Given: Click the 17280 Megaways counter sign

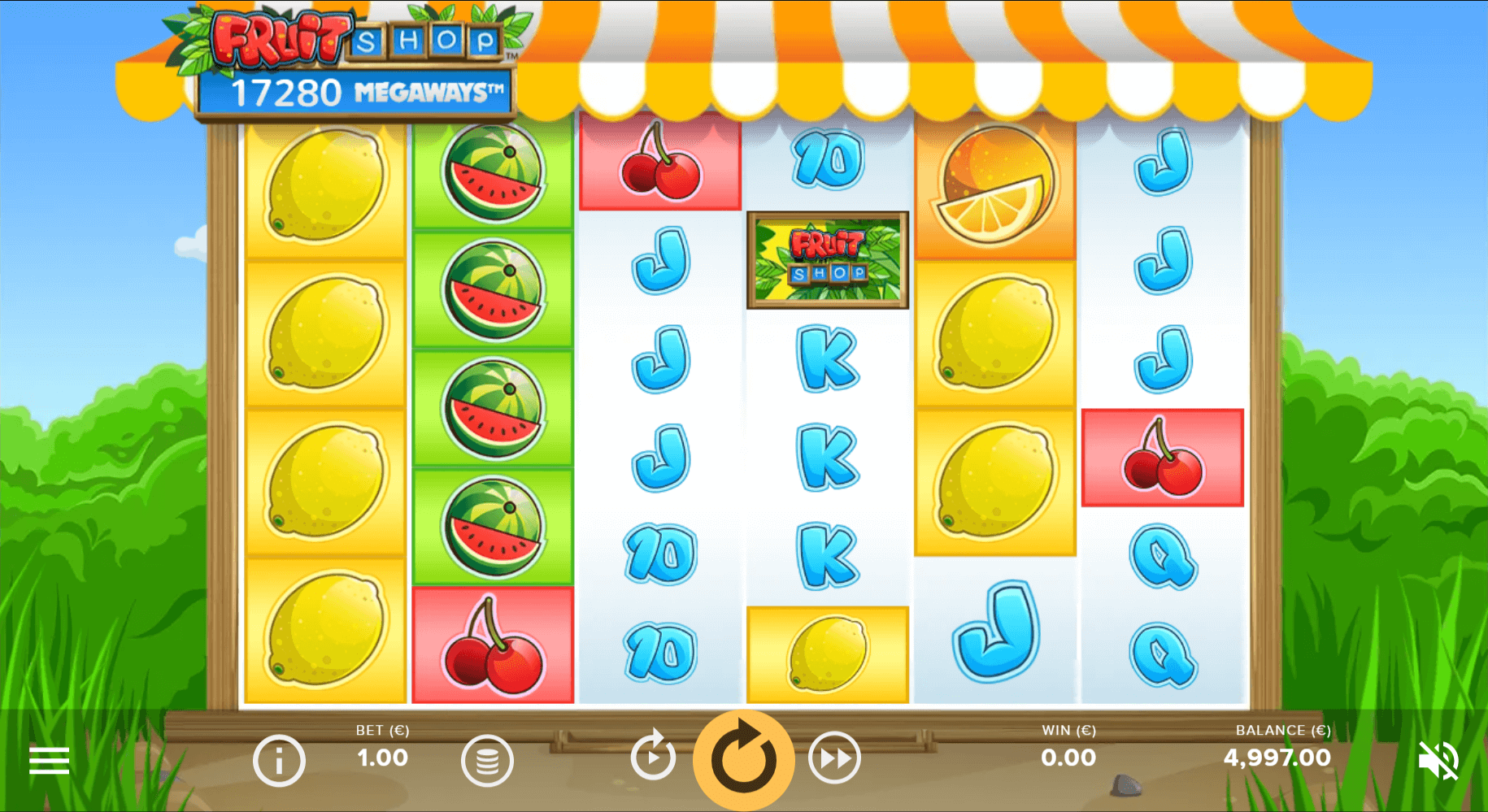Looking at the screenshot, I should coord(355,91).
